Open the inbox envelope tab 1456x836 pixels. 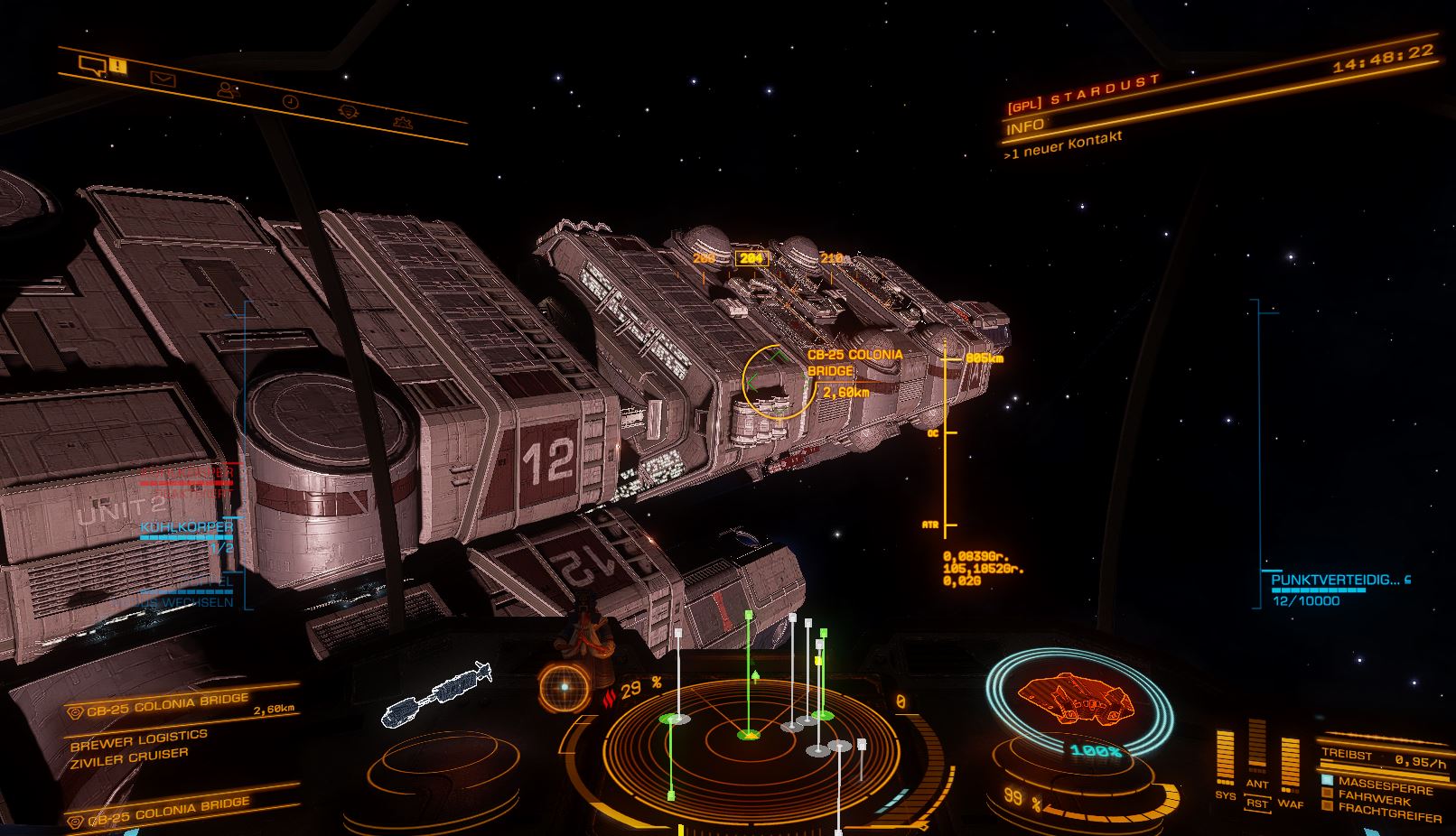(x=163, y=79)
